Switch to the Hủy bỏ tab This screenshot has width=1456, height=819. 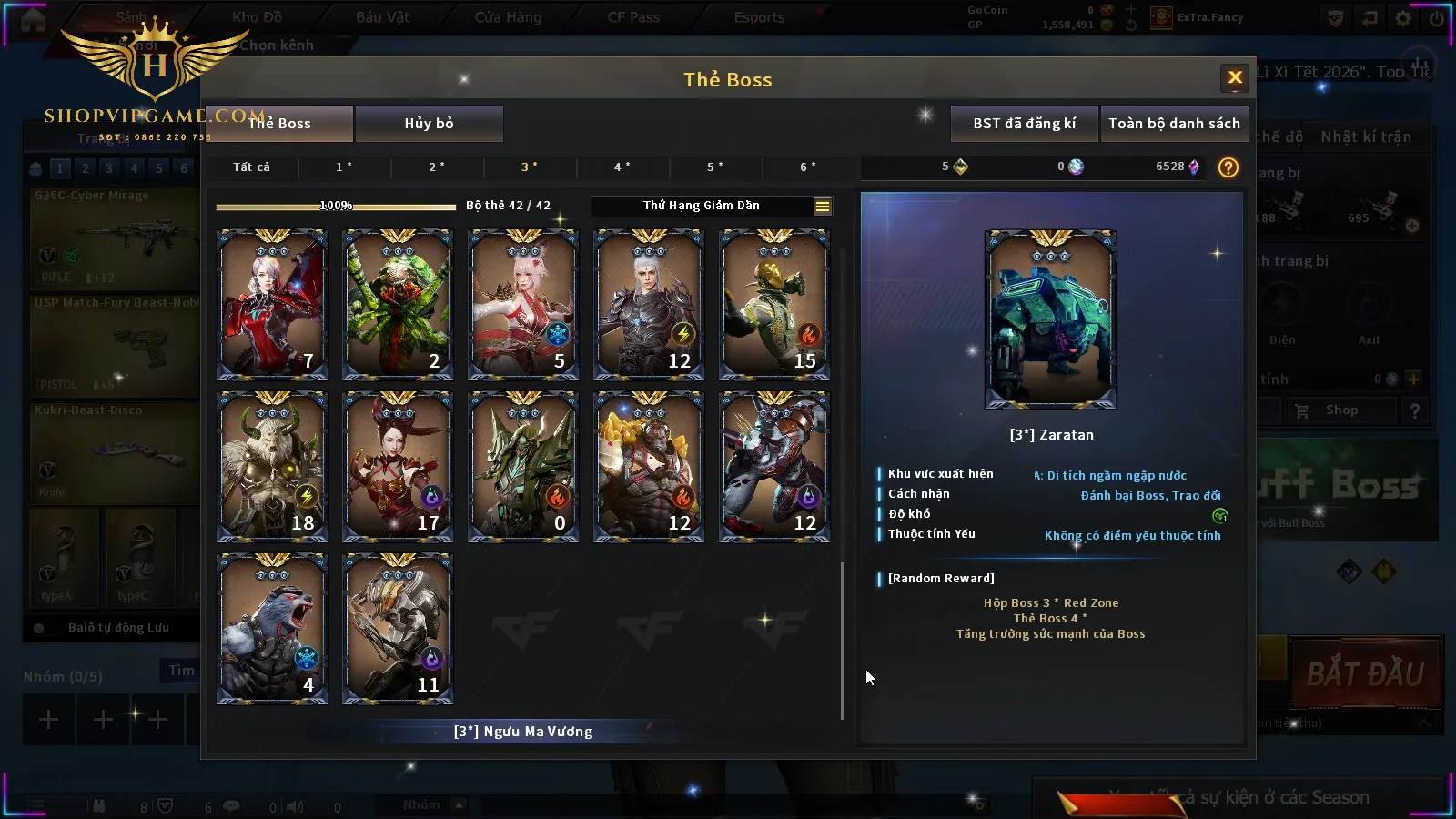(429, 124)
